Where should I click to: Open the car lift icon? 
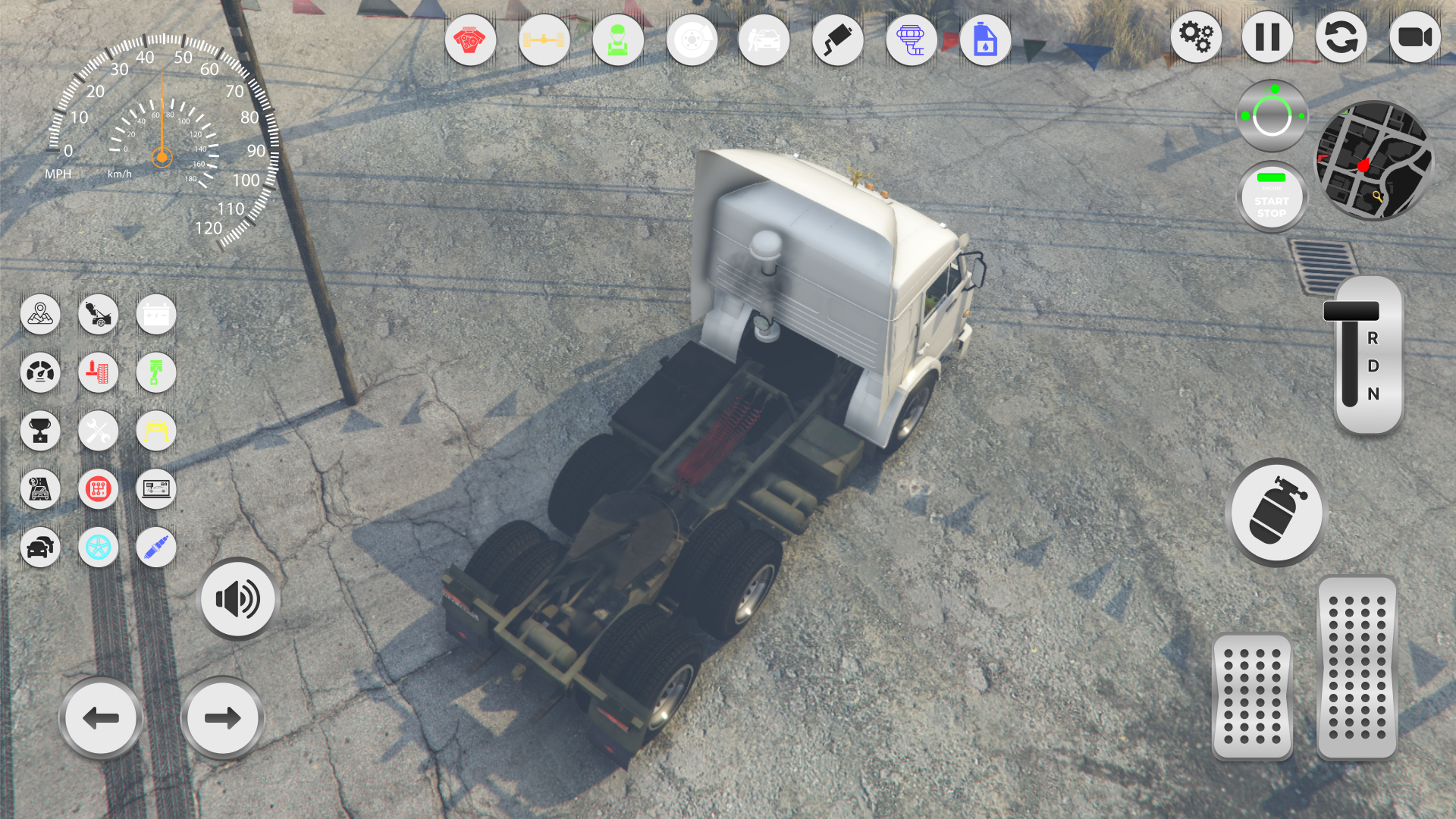(x=155, y=431)
